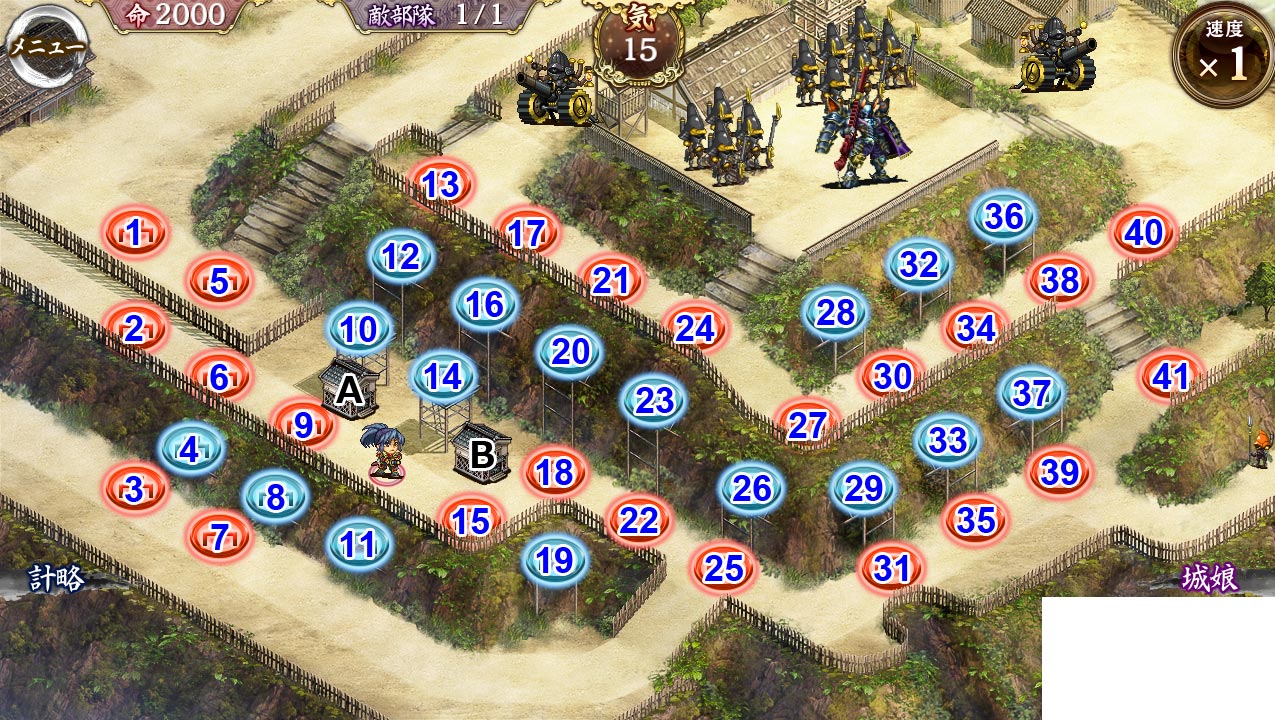The height and width of the screenshot is (720, 1275).
Task: Choose blue placement tile 4
Action: pyautogui.click(x=190, y=450)
